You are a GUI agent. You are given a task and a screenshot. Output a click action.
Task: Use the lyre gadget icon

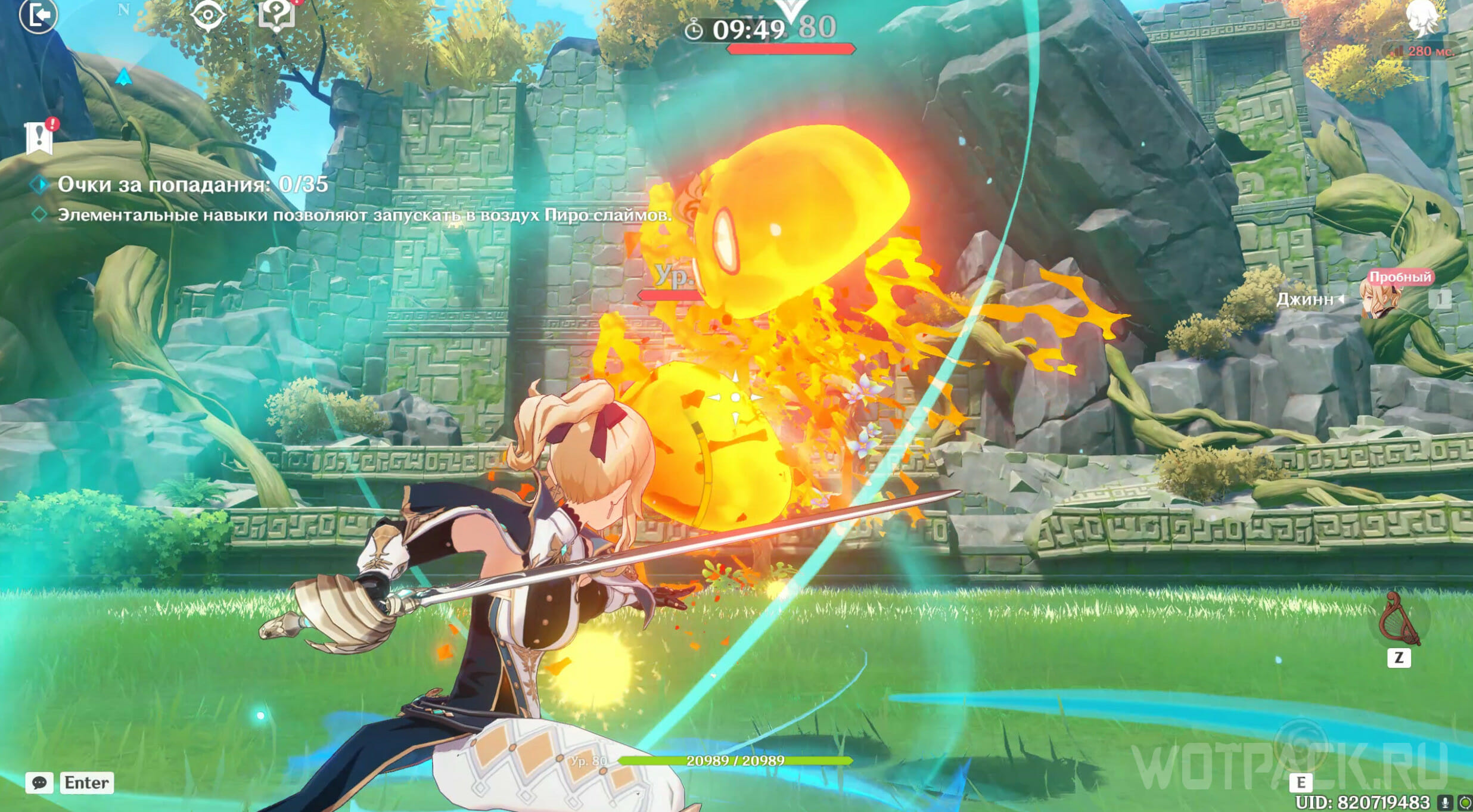(x=1399, y=620)
